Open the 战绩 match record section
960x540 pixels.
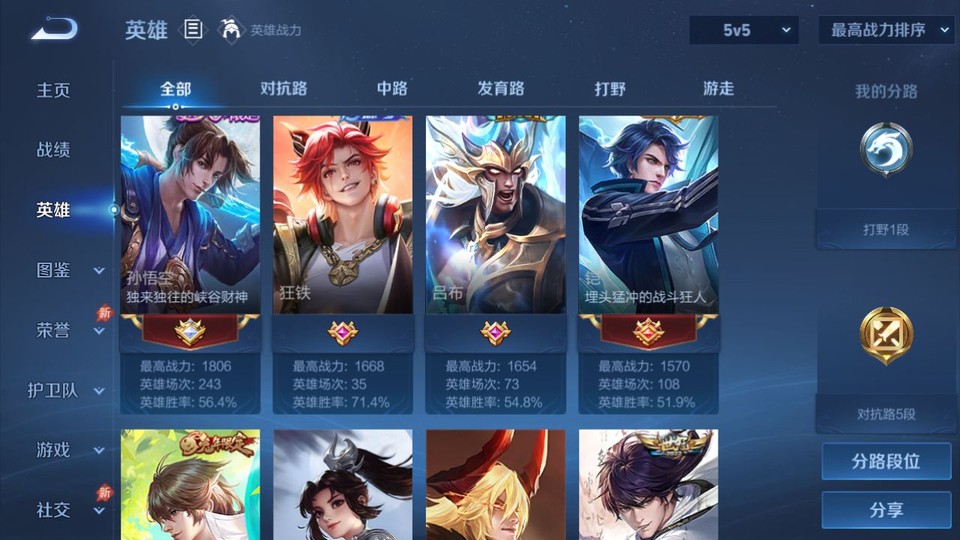click(x=54, y=150)
